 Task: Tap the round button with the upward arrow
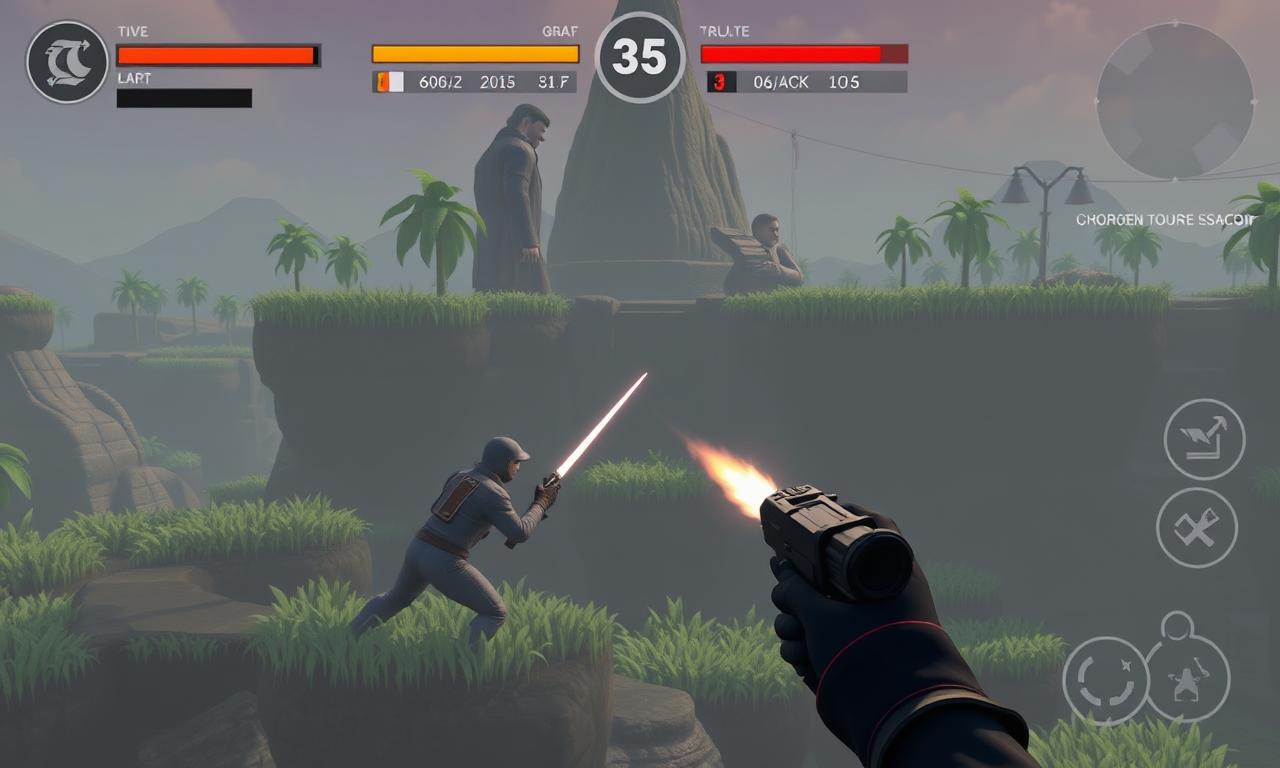click(x=1204, y=439)
